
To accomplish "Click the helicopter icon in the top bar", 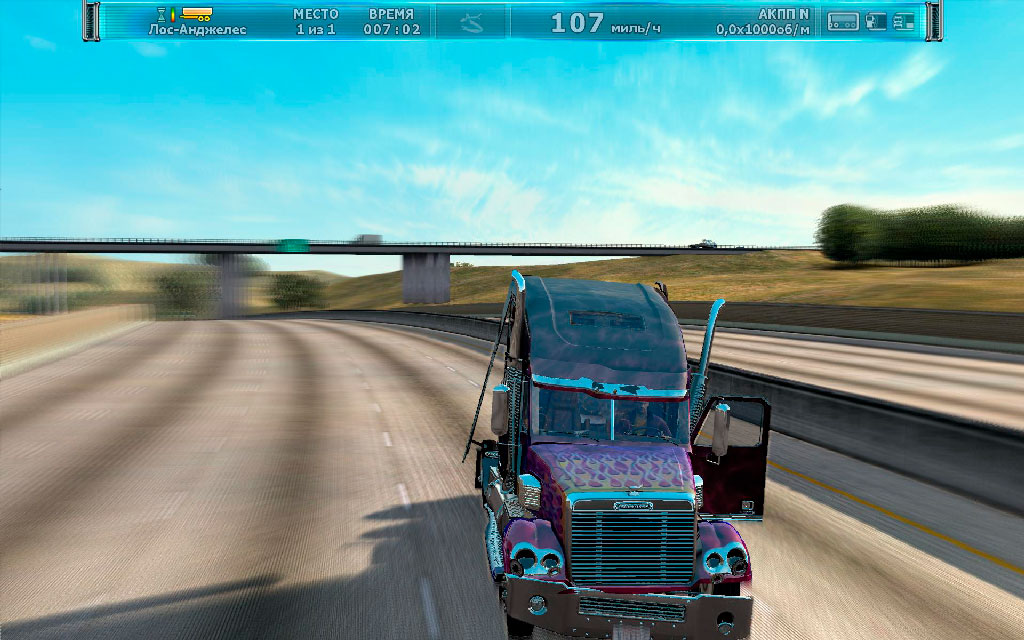I will point(470,22).
